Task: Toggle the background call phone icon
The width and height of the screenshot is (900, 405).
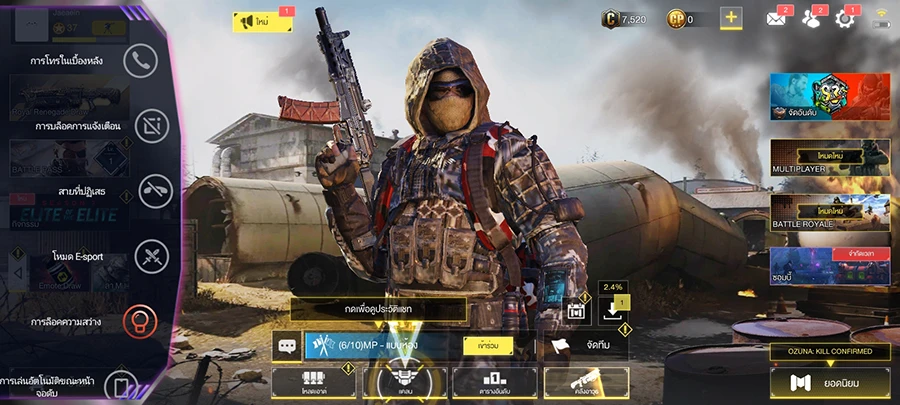Action: (x=140, y=61)
